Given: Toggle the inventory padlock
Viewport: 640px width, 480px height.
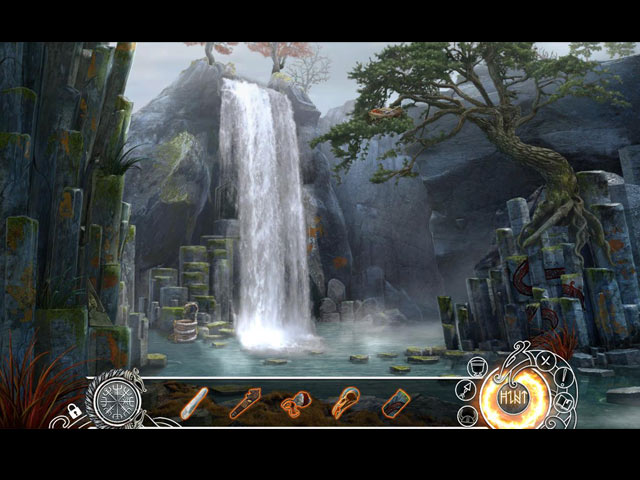Looking at the screenshot, I should (x=74, y=410).
